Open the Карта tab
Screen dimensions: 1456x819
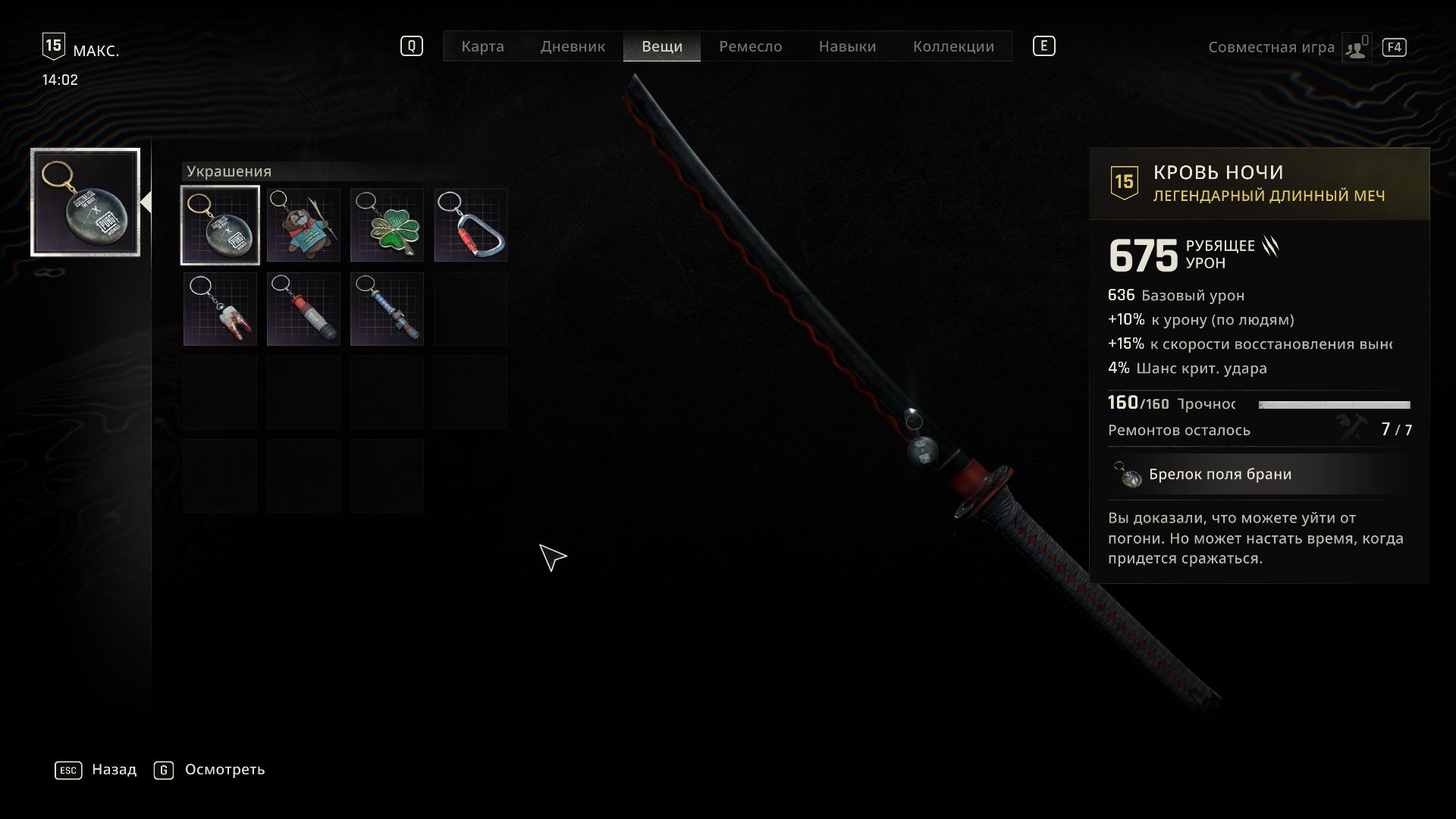click(x=482, y=46)
